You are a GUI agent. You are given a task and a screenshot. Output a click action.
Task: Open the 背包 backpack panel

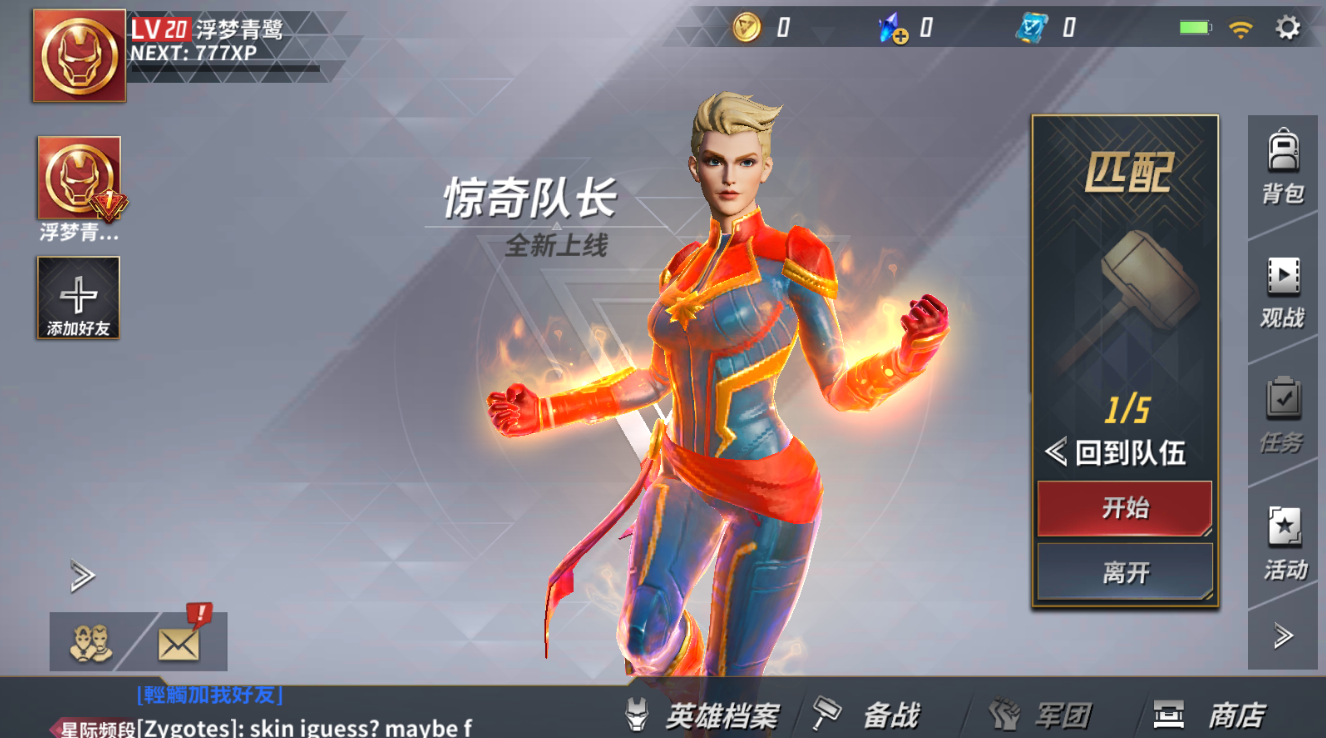[1283, 163]
